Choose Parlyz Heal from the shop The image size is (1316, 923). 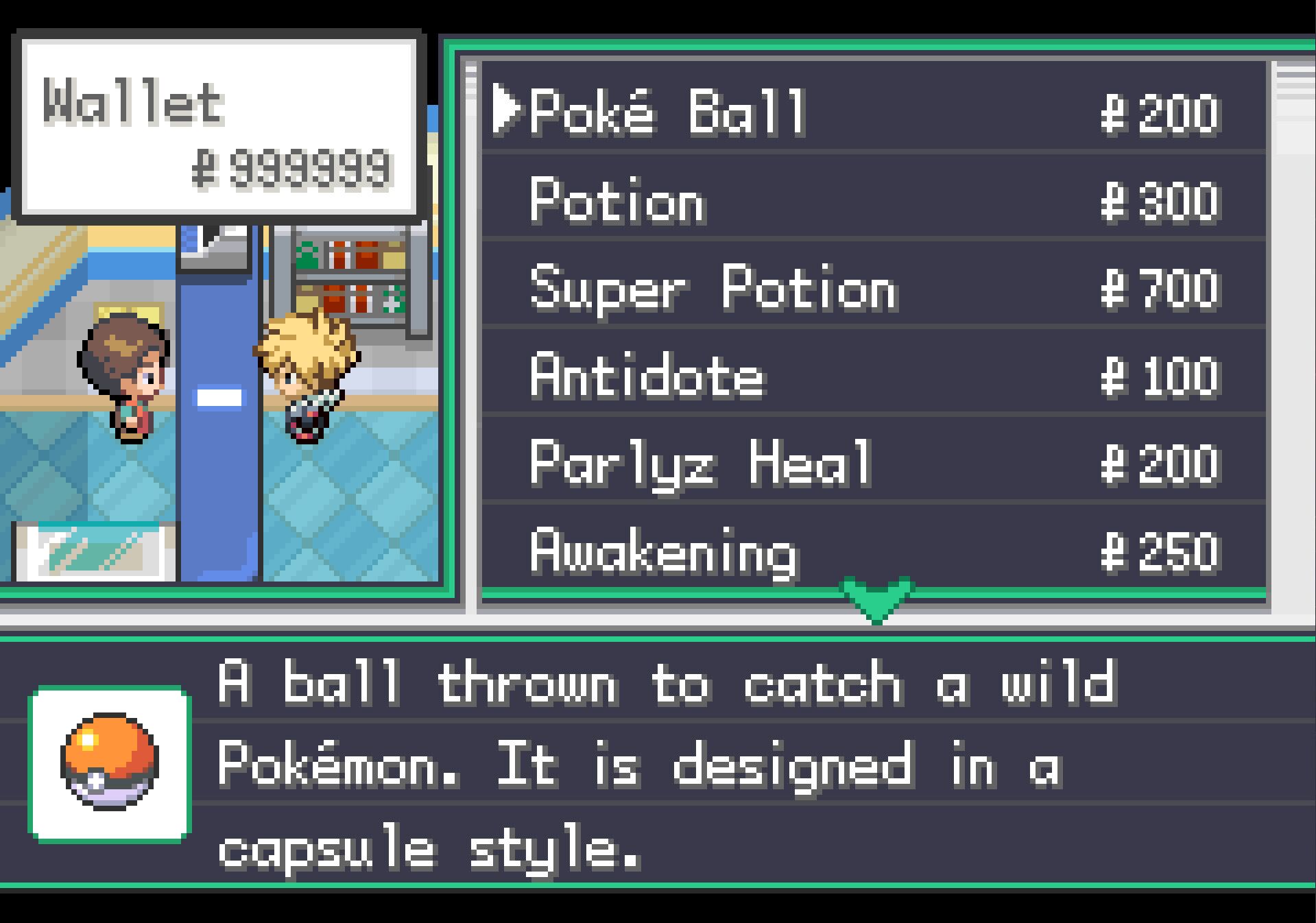[699, 464]
